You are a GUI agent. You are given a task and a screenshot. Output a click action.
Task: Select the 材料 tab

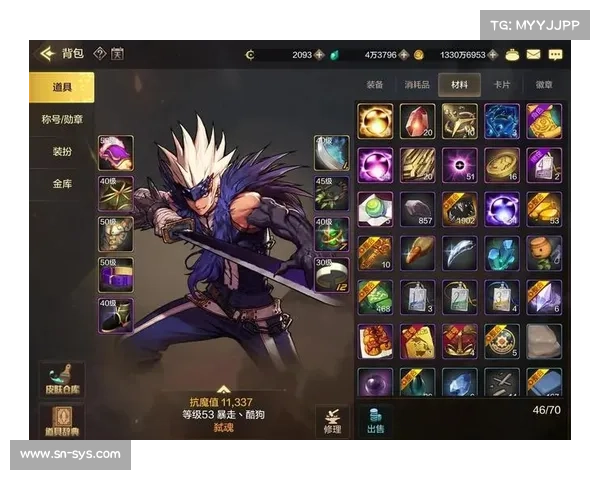[459, 85]
